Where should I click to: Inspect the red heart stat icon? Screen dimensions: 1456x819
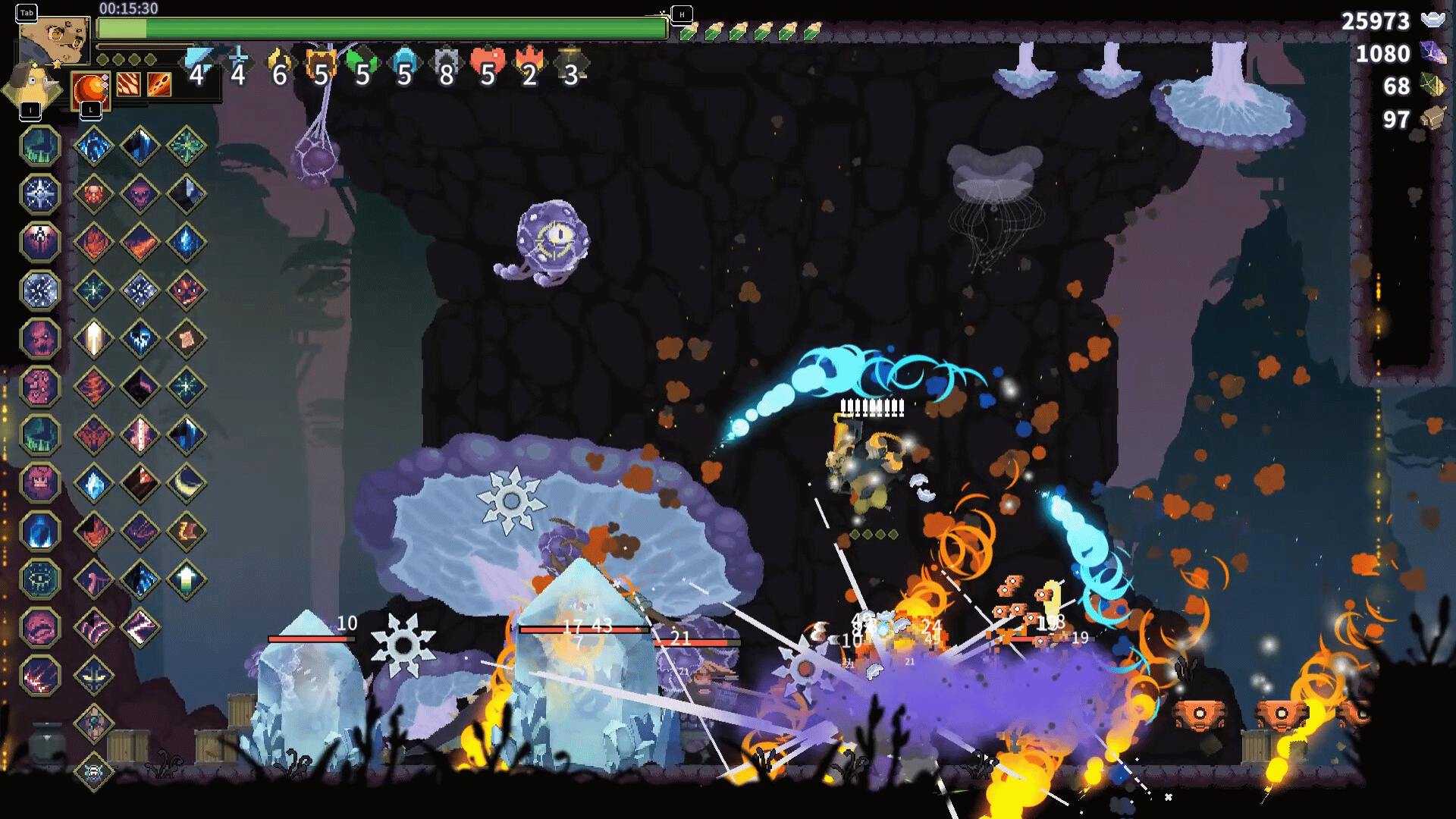click(487, 64)
